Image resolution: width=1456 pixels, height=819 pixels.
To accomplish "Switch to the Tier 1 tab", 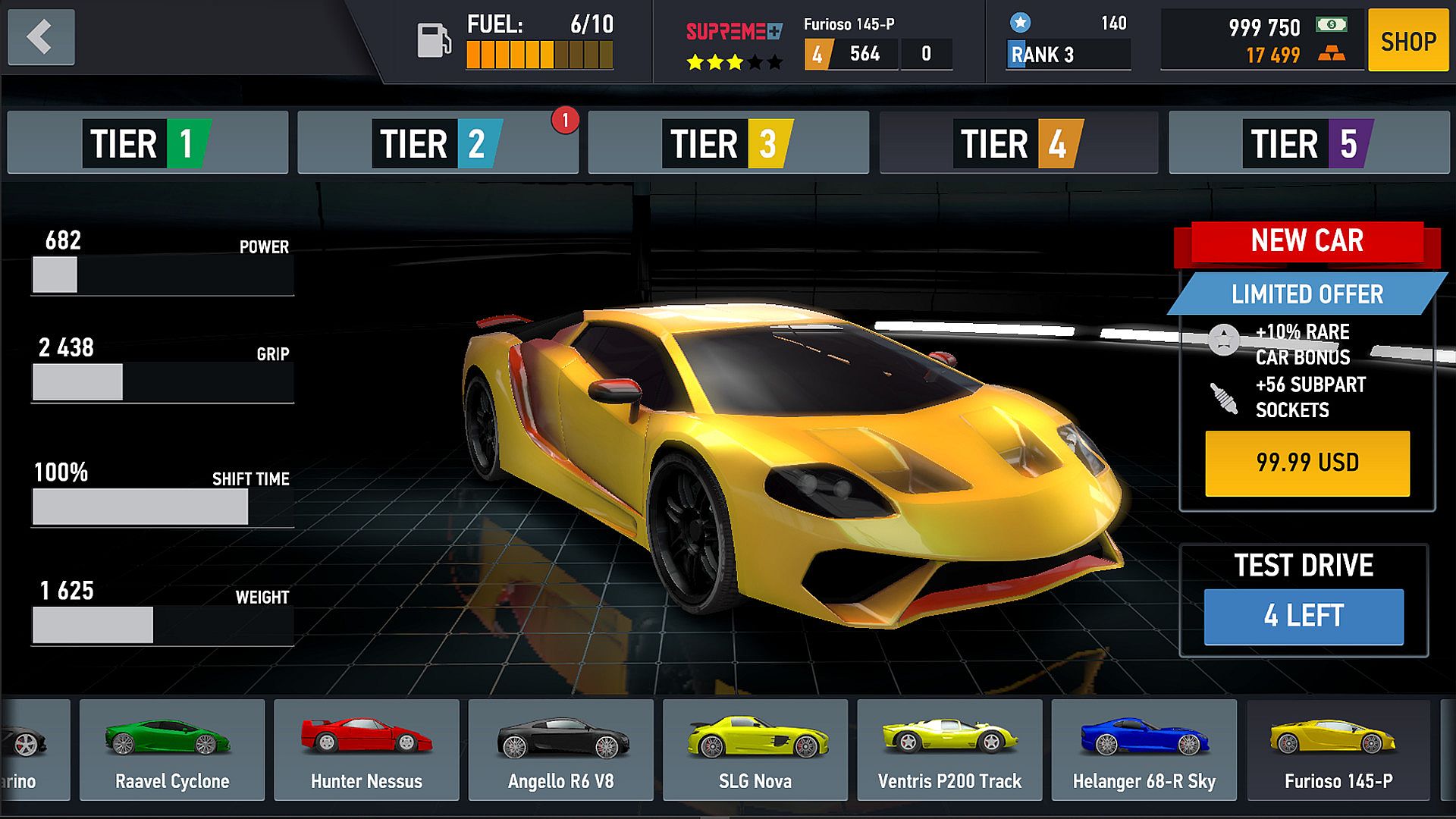I will [147, 143].
